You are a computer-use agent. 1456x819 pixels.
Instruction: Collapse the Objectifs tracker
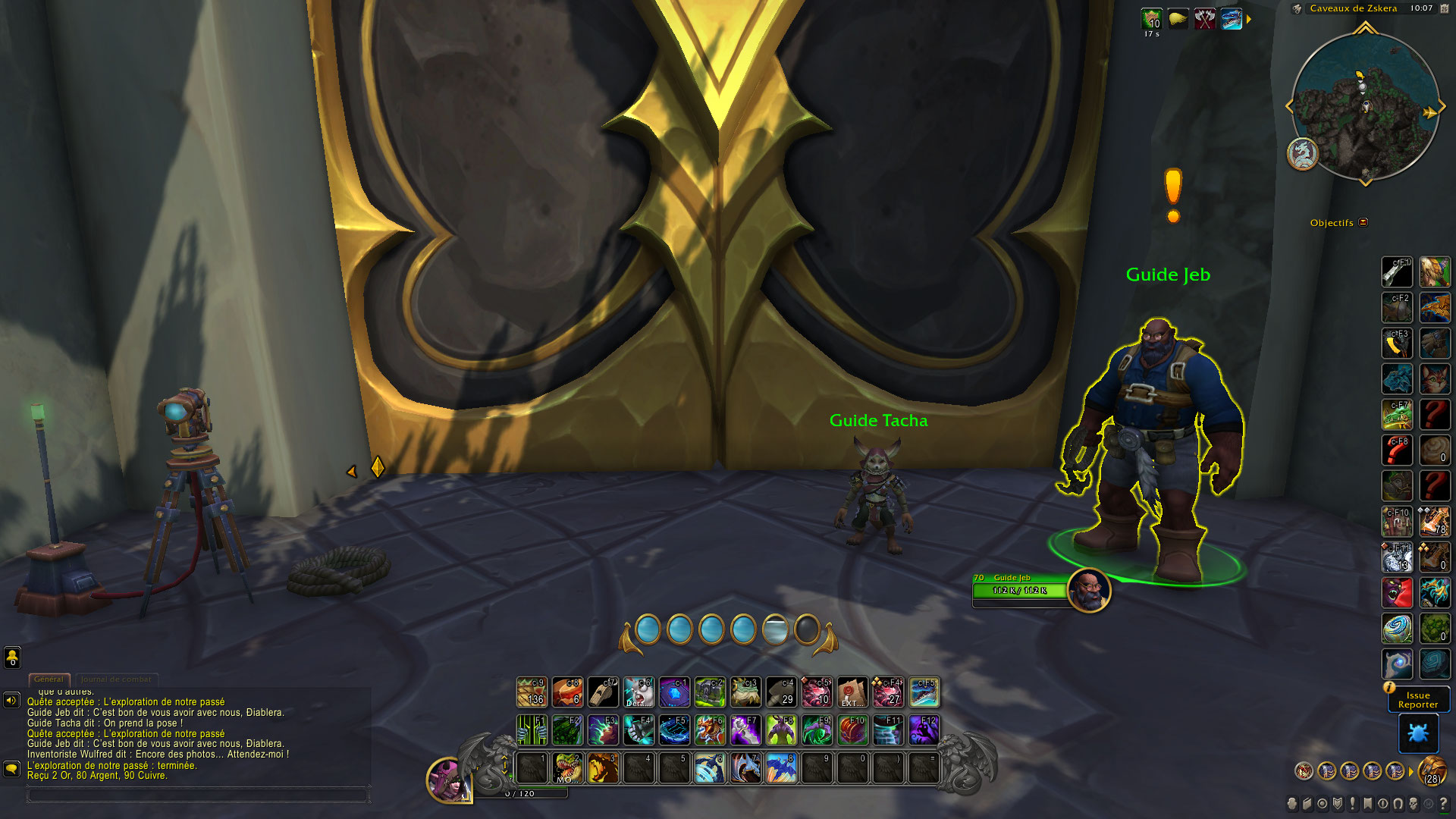pyautogui.click(x=1363, y=222)
